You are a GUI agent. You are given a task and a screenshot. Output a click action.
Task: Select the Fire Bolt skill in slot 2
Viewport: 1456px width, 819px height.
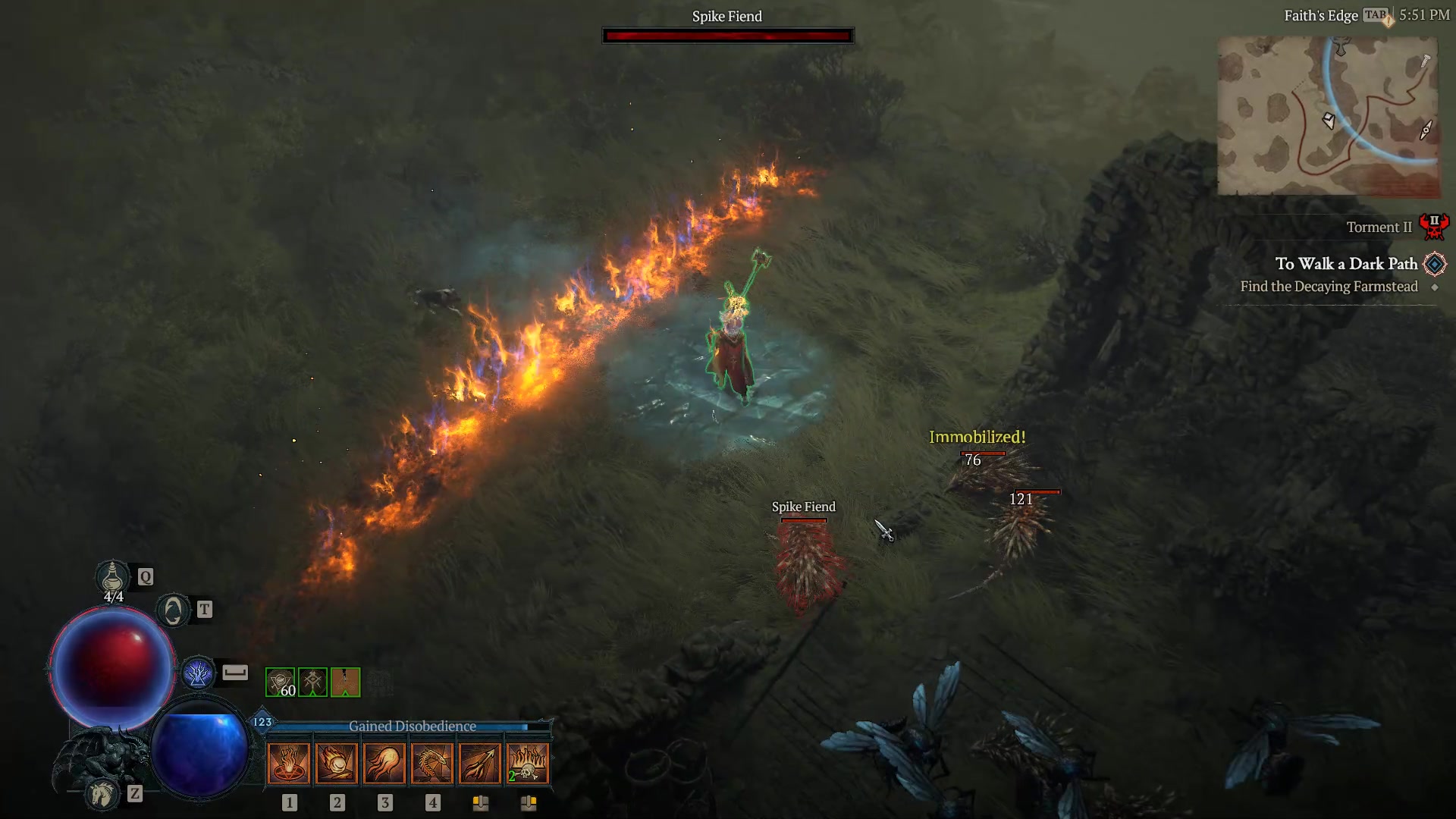click(337, 762)
